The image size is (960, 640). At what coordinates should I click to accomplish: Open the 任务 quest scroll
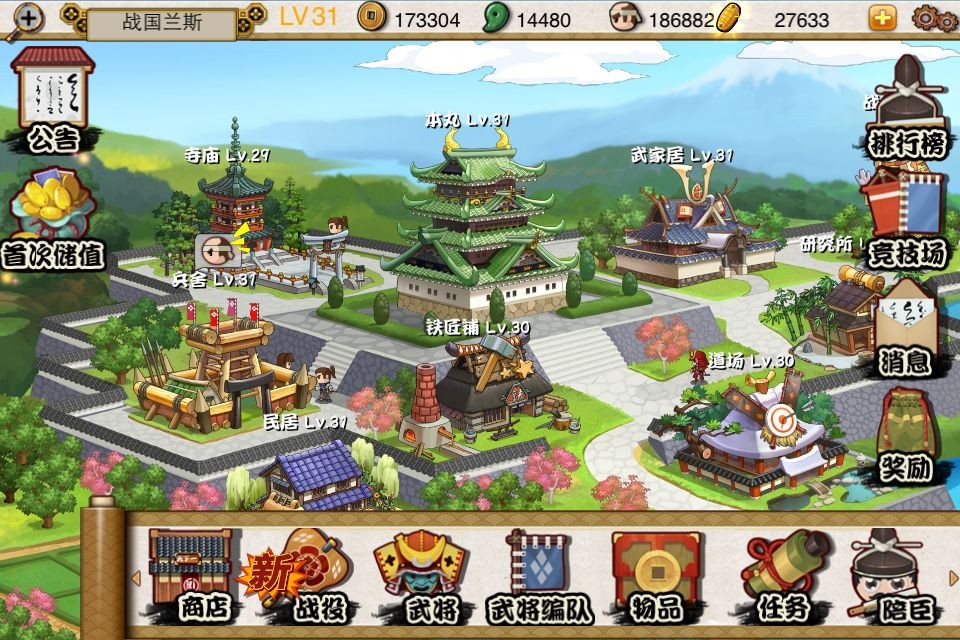point(783,575)
